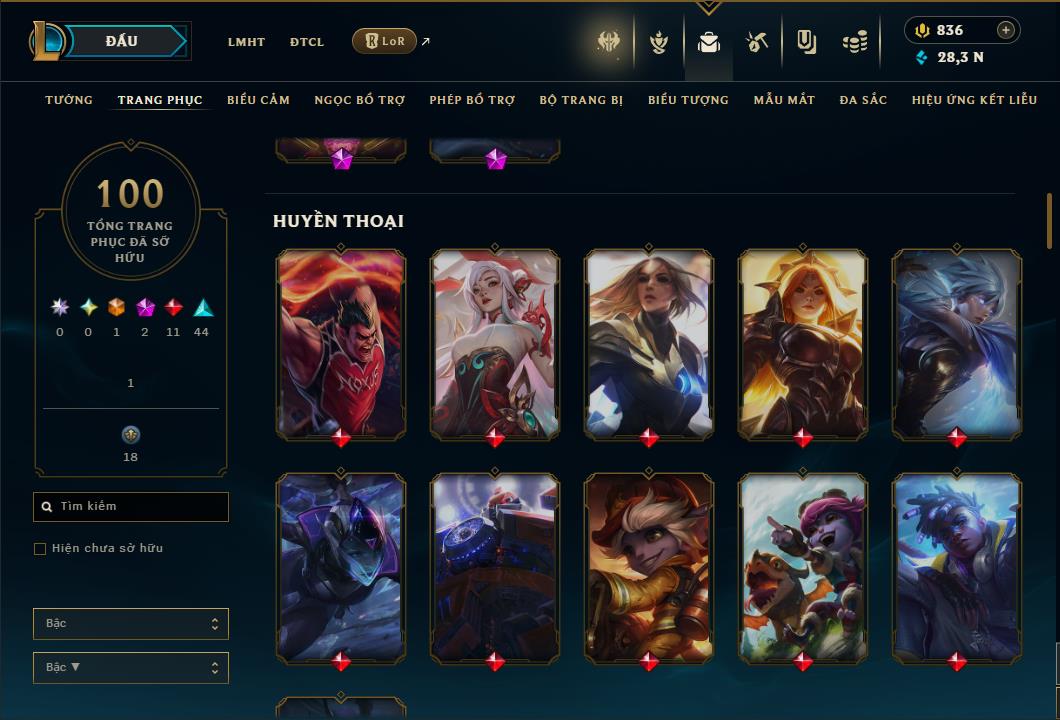This screenshot has width=1060, height=720.
Task: Launch the LoR link button
Action: click(x=385, y=41)
